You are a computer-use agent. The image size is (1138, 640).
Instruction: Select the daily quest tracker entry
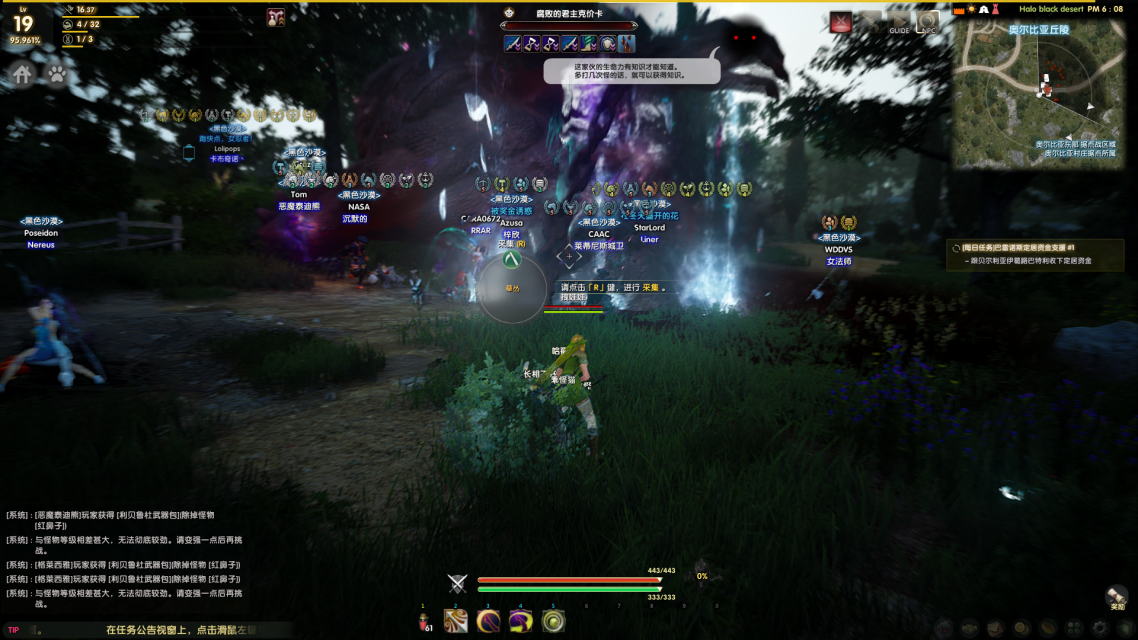coord(1034,254)
